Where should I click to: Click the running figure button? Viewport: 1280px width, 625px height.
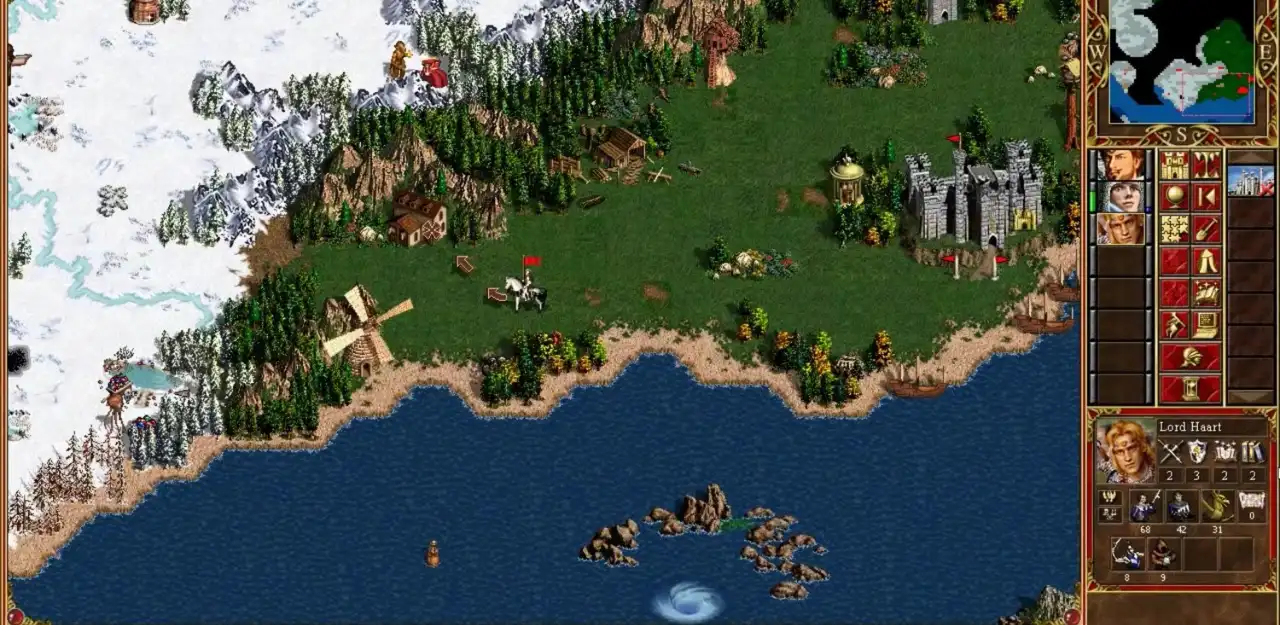(x=1174, y=325)
